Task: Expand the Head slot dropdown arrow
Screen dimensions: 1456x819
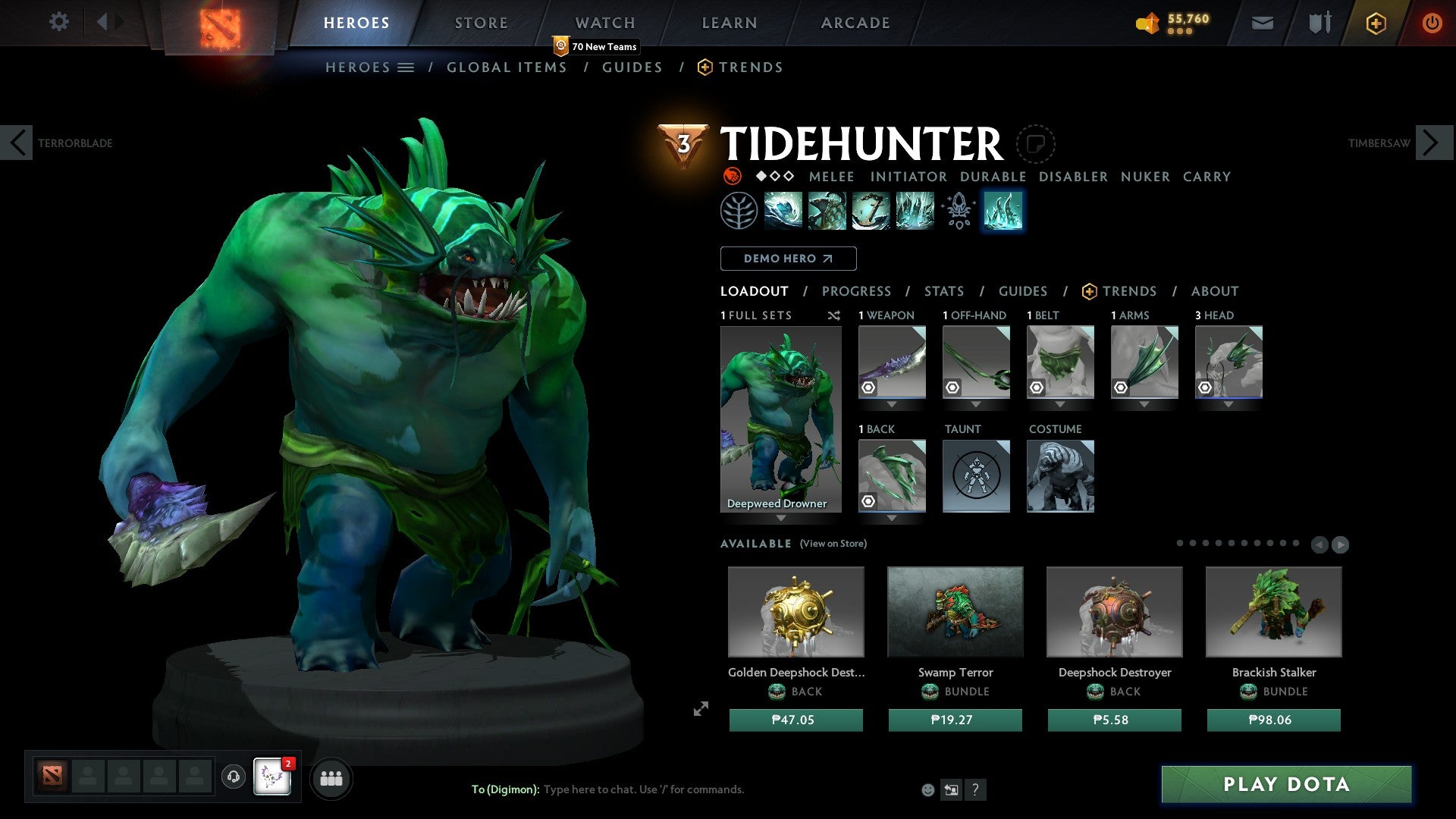Action: pyautogui.click(x=1228, y=404)
